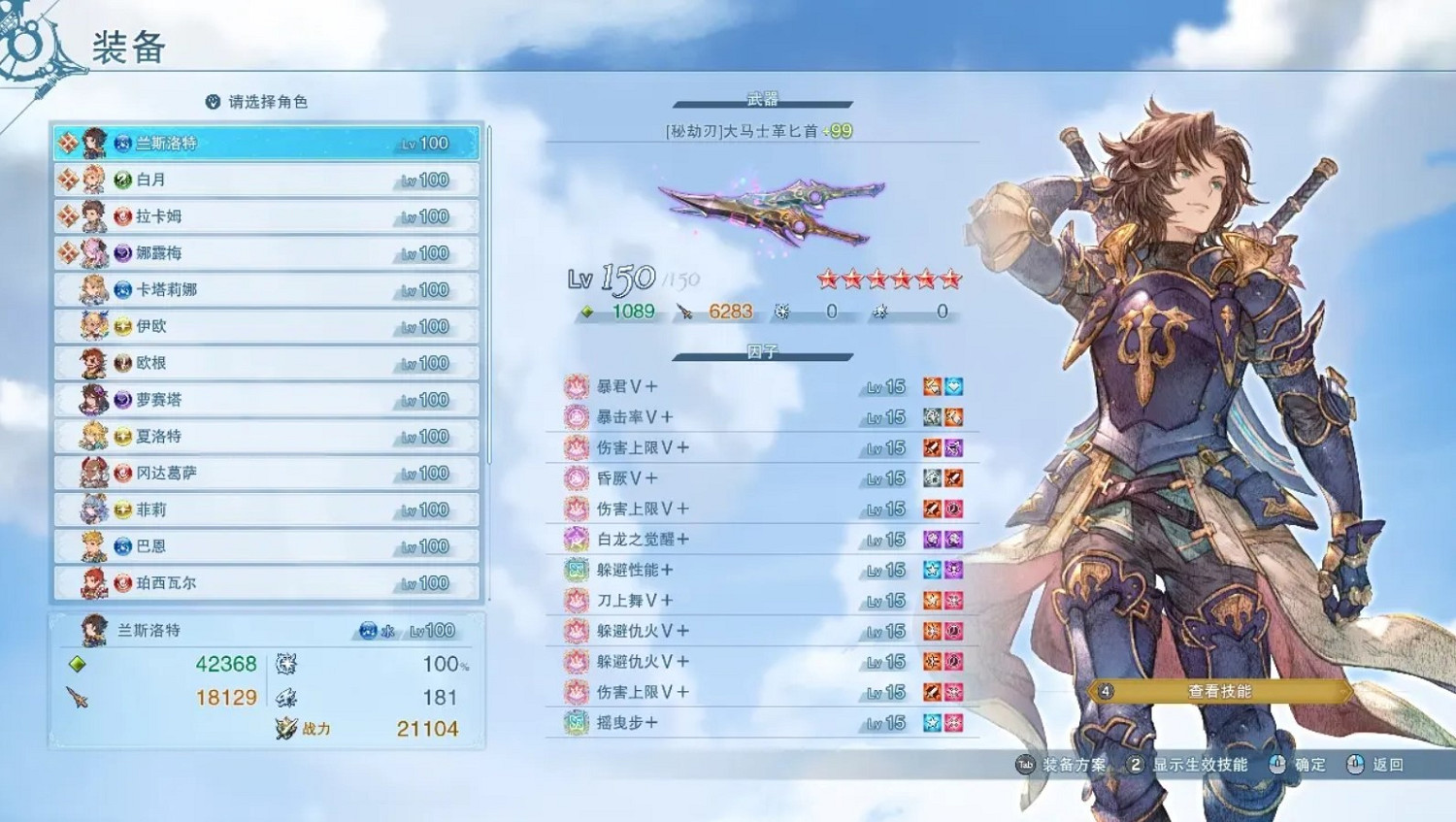
Task: Select the 暴君V＋ trait sigil icon
Action: point(576,386)
